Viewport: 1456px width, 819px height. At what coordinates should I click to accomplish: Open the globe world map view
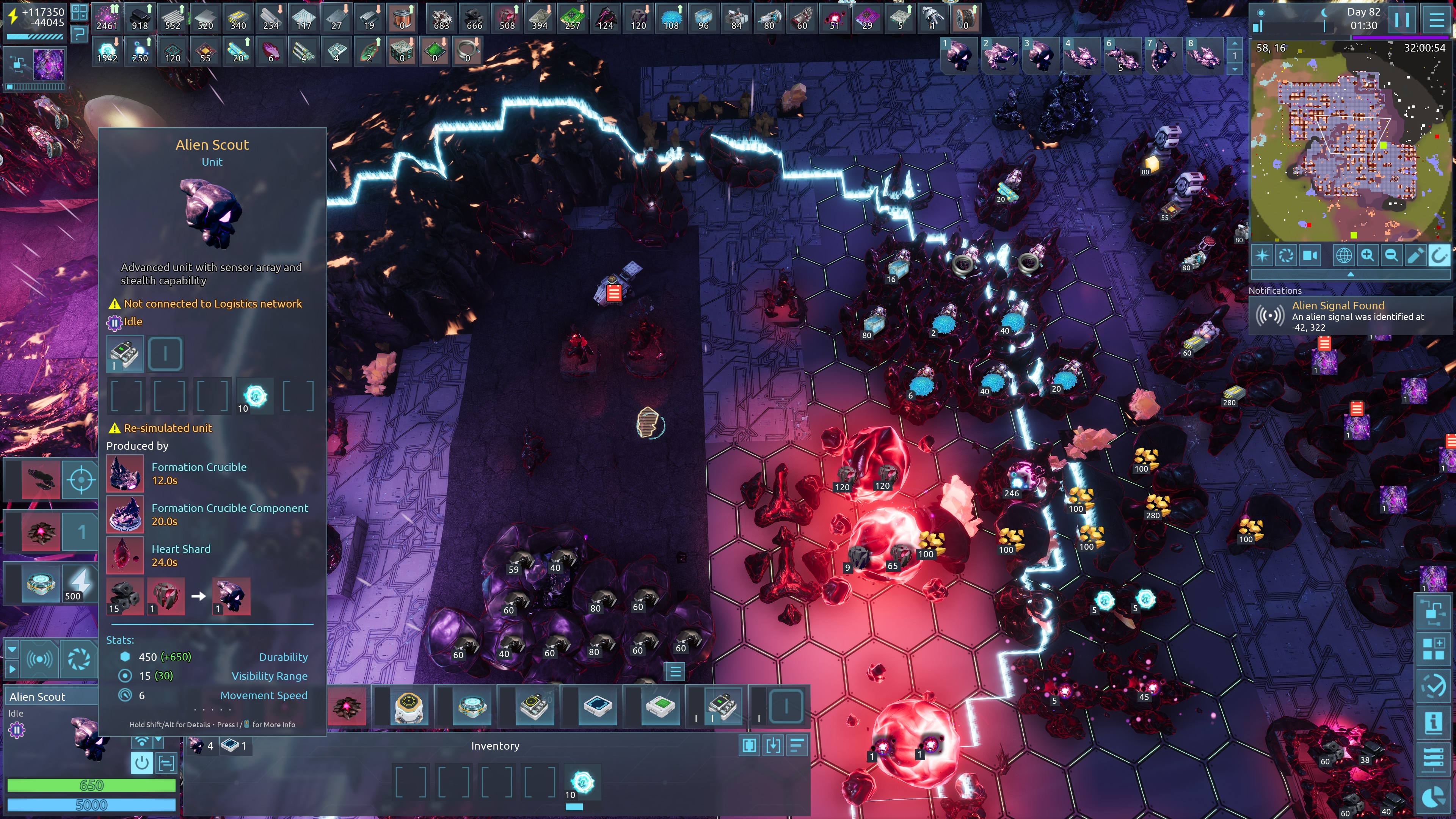click(1343, 256)
